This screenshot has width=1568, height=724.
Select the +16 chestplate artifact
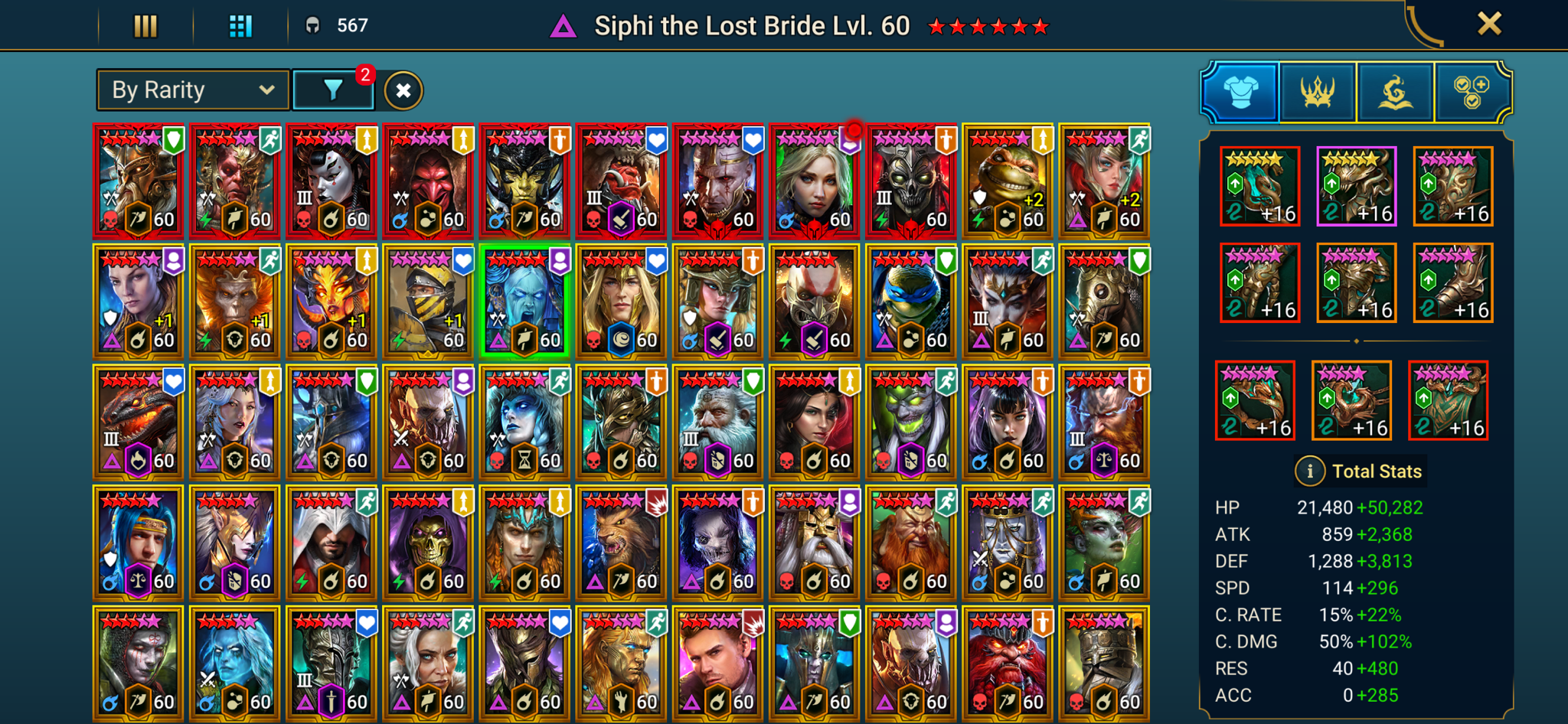coord(1355,283)
